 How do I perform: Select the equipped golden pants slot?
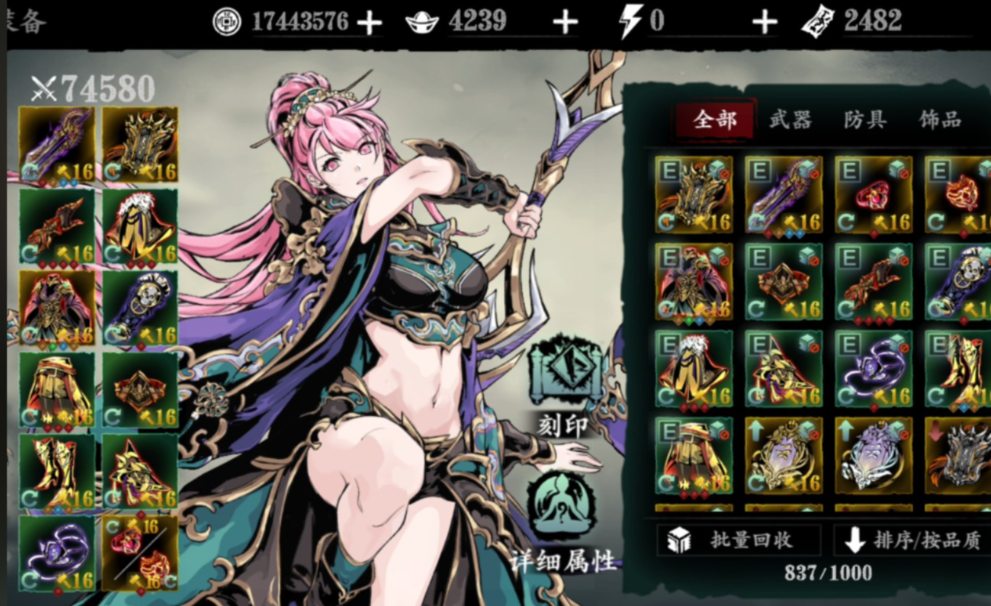[57, 390]
